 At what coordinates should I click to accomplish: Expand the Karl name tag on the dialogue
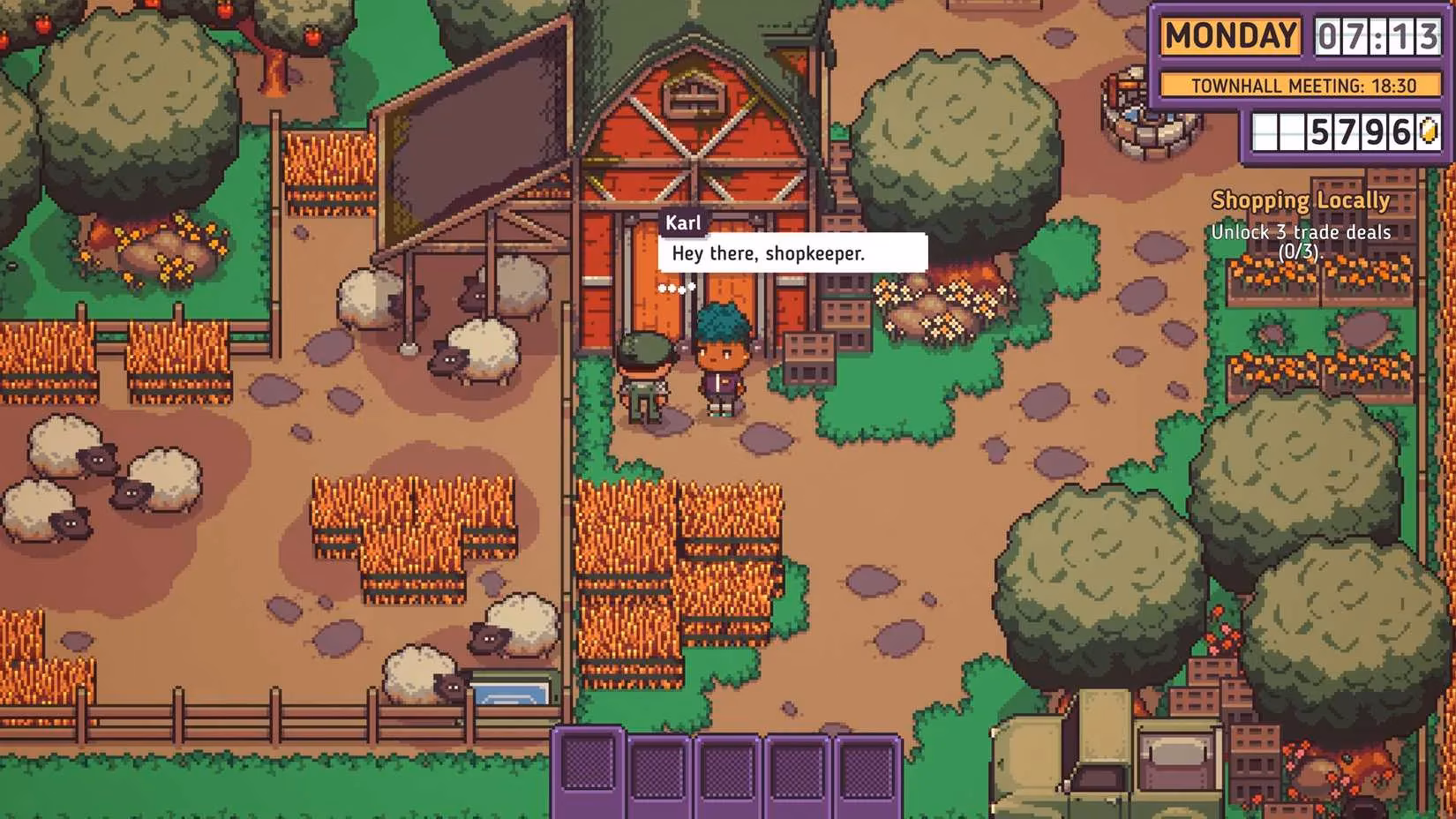(x=684, y=223)
